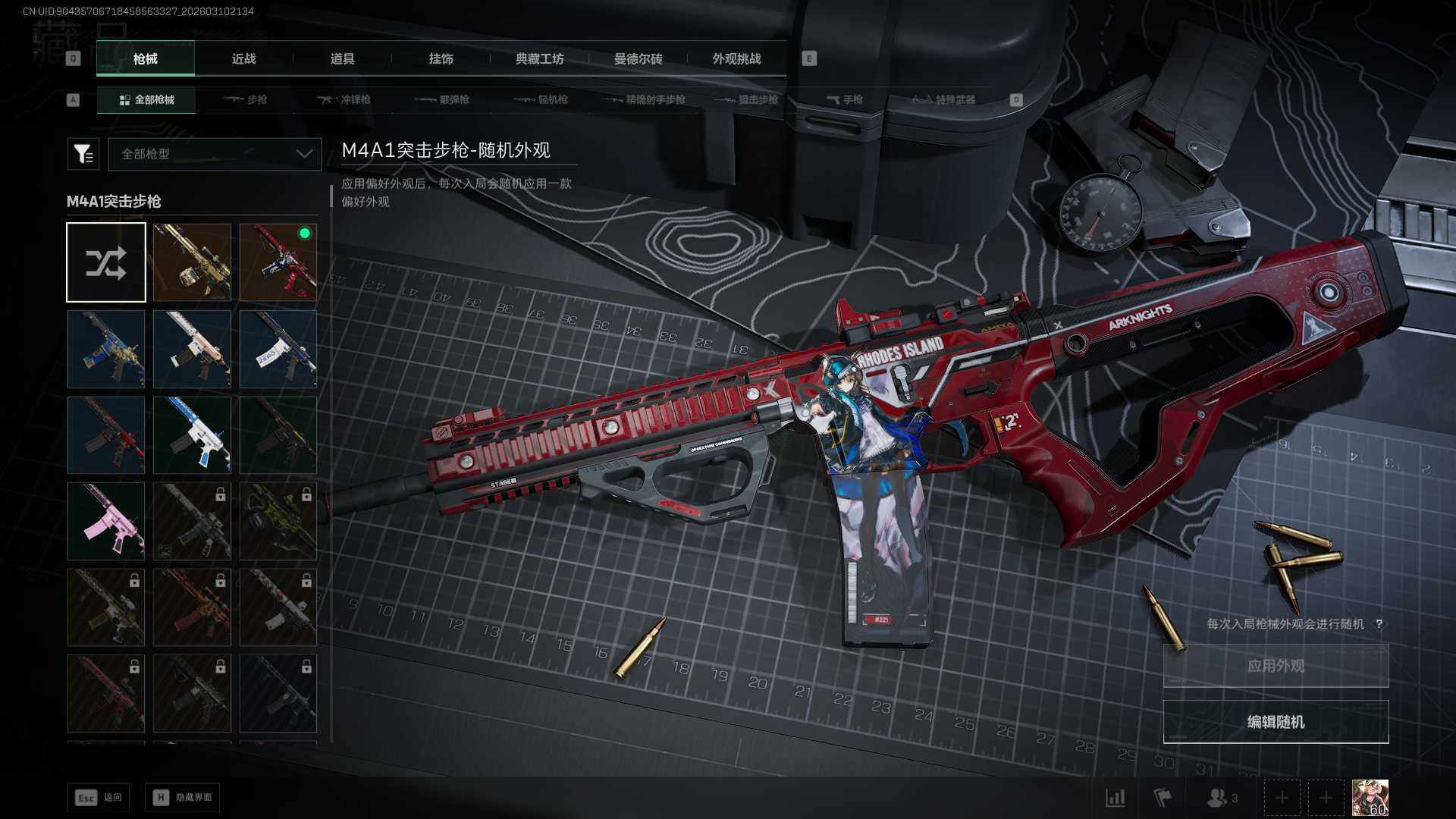Click the filter funnel icon
Screen dimensions: 1456x819
83,154
